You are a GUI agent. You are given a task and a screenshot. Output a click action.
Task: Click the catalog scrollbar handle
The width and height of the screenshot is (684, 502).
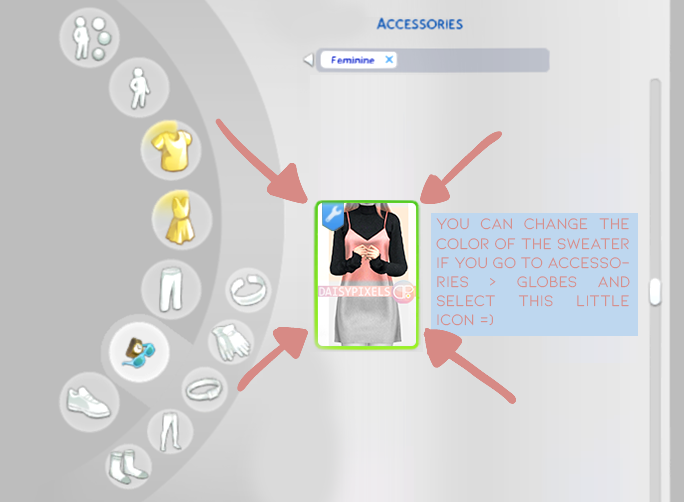click(655, 291)
